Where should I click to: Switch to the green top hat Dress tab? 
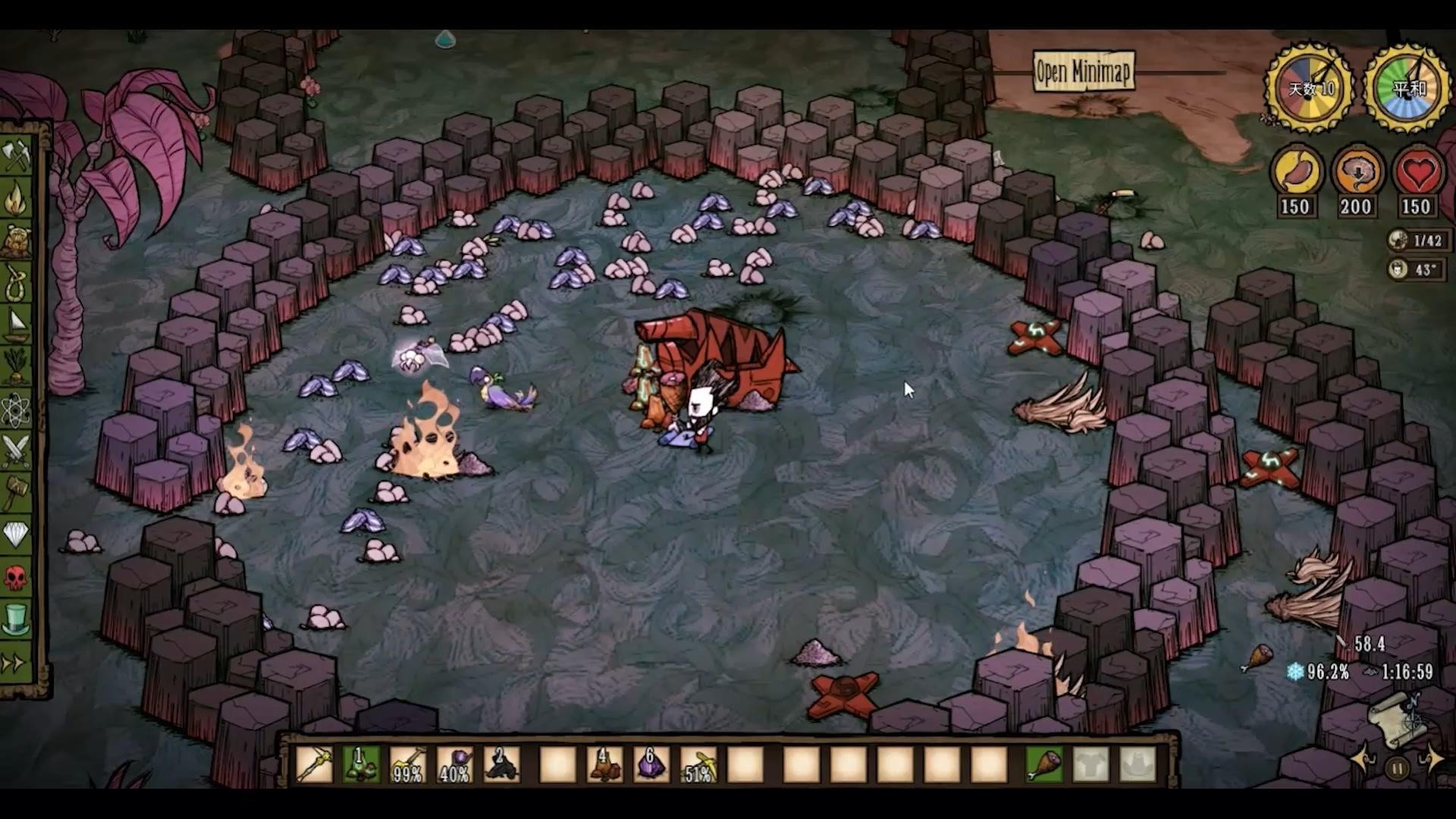tap(17, 620)
